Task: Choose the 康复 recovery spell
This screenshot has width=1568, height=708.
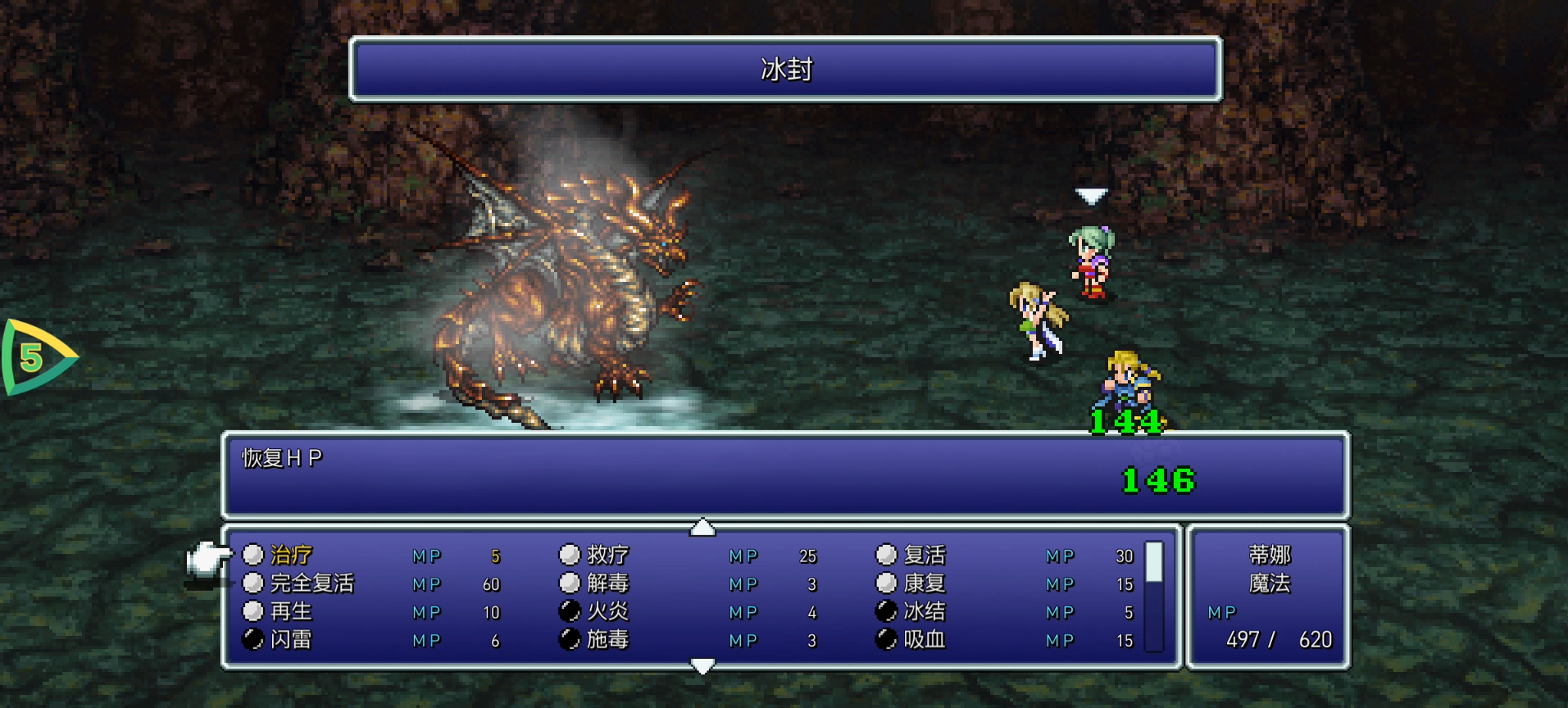Action: click(924, 583)
